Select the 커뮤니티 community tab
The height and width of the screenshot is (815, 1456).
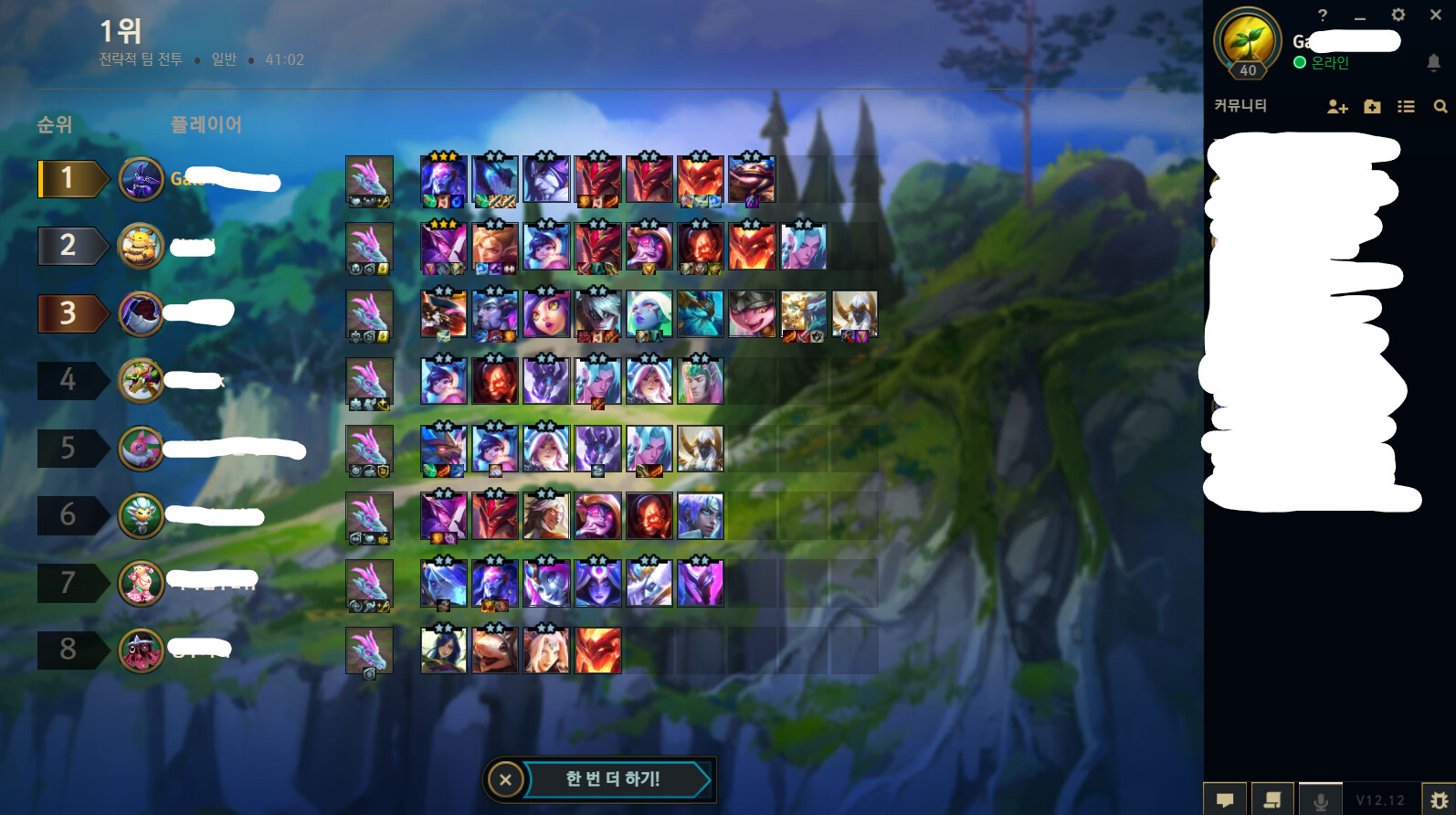tap(1241, 105)
